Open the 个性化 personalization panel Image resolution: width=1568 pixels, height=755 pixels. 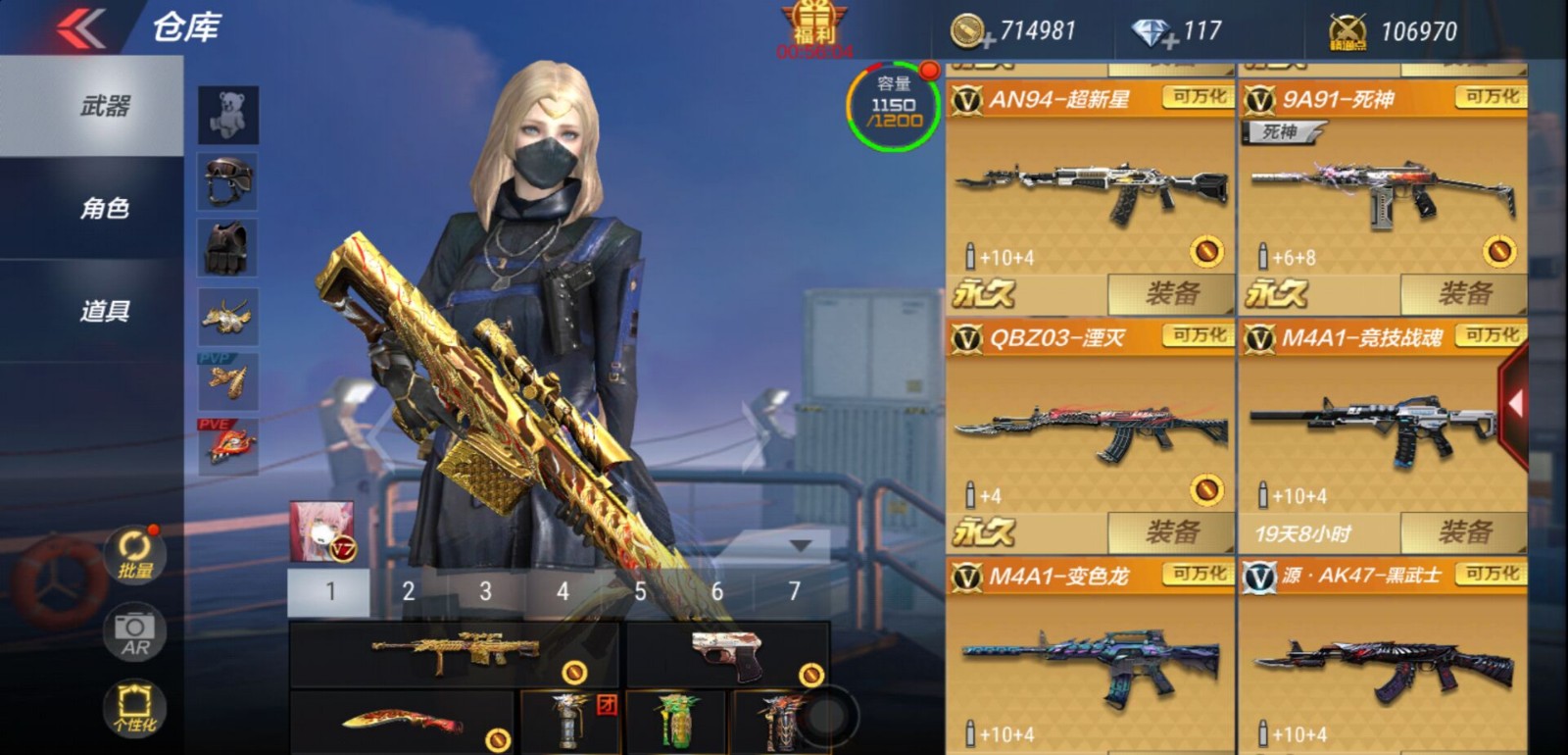pos(133,708)
